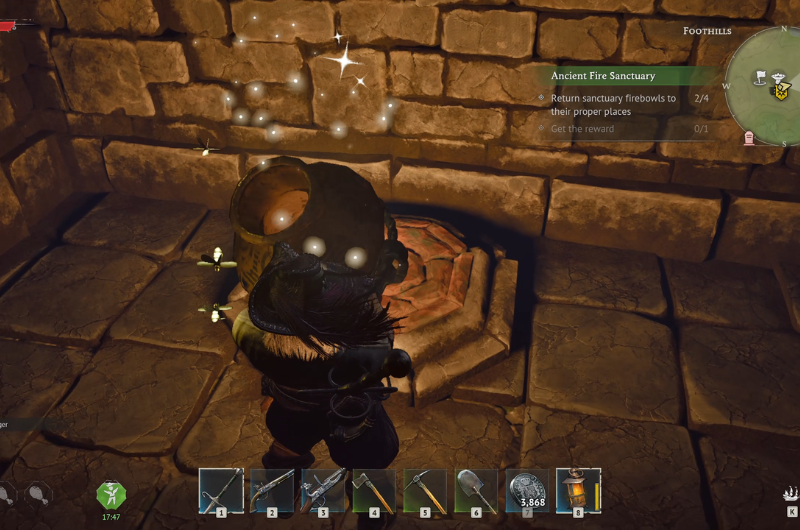Equip the flintlock pistol in slot 2
This screenshot has width=800, height=530.
pos(272,490)
